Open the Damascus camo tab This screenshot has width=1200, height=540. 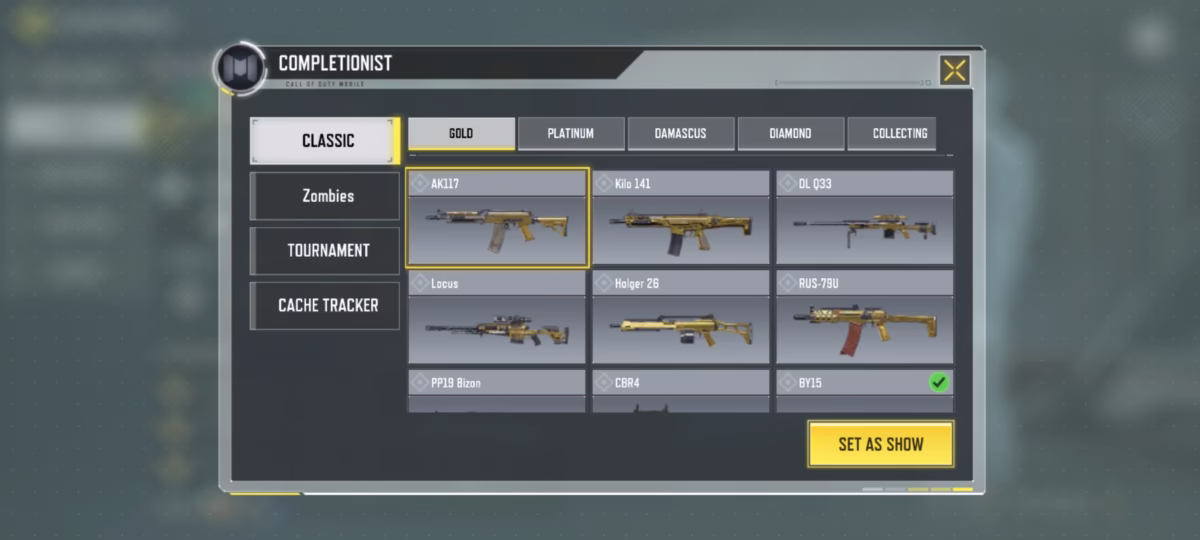(x=680, y=134)
